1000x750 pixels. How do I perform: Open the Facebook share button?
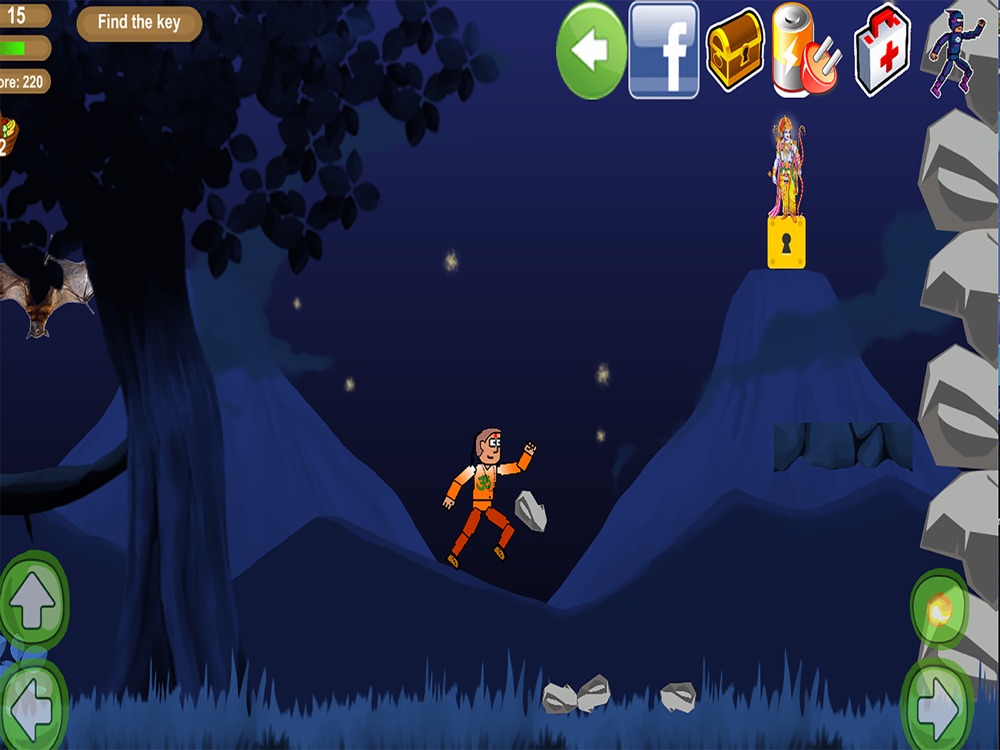(663, 50)
